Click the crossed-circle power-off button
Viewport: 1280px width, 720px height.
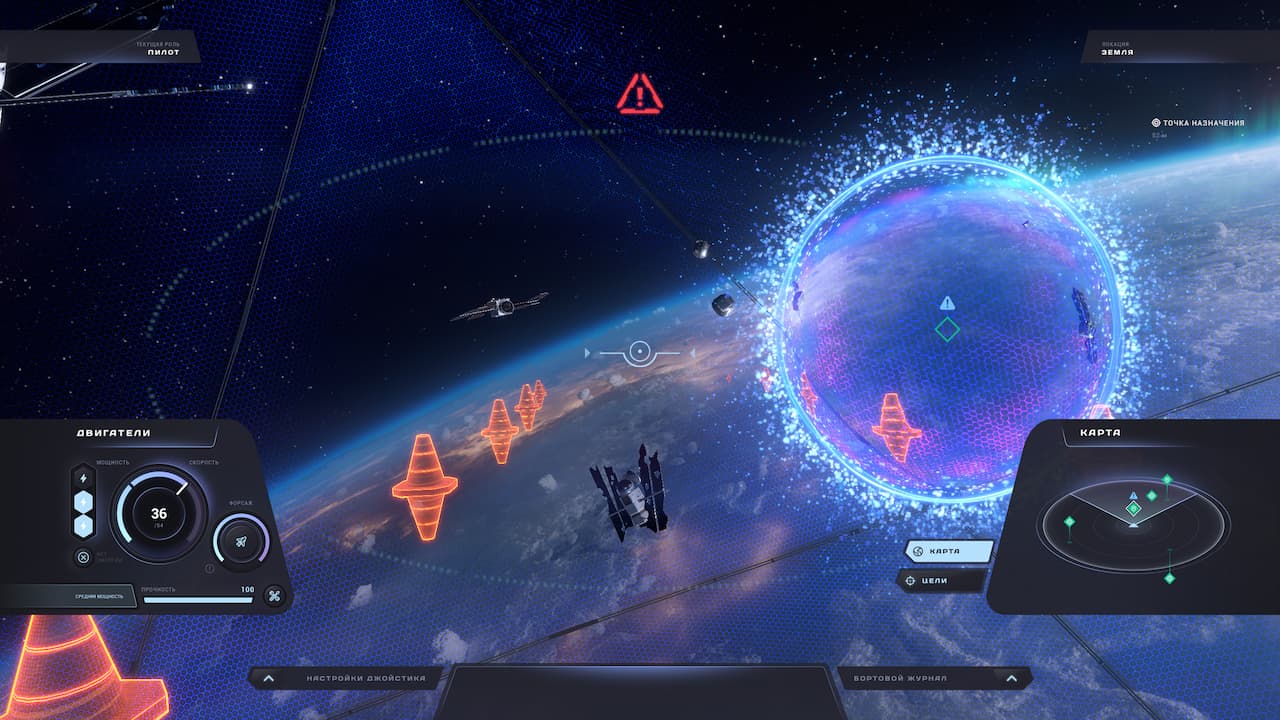(x=83, y=557)
